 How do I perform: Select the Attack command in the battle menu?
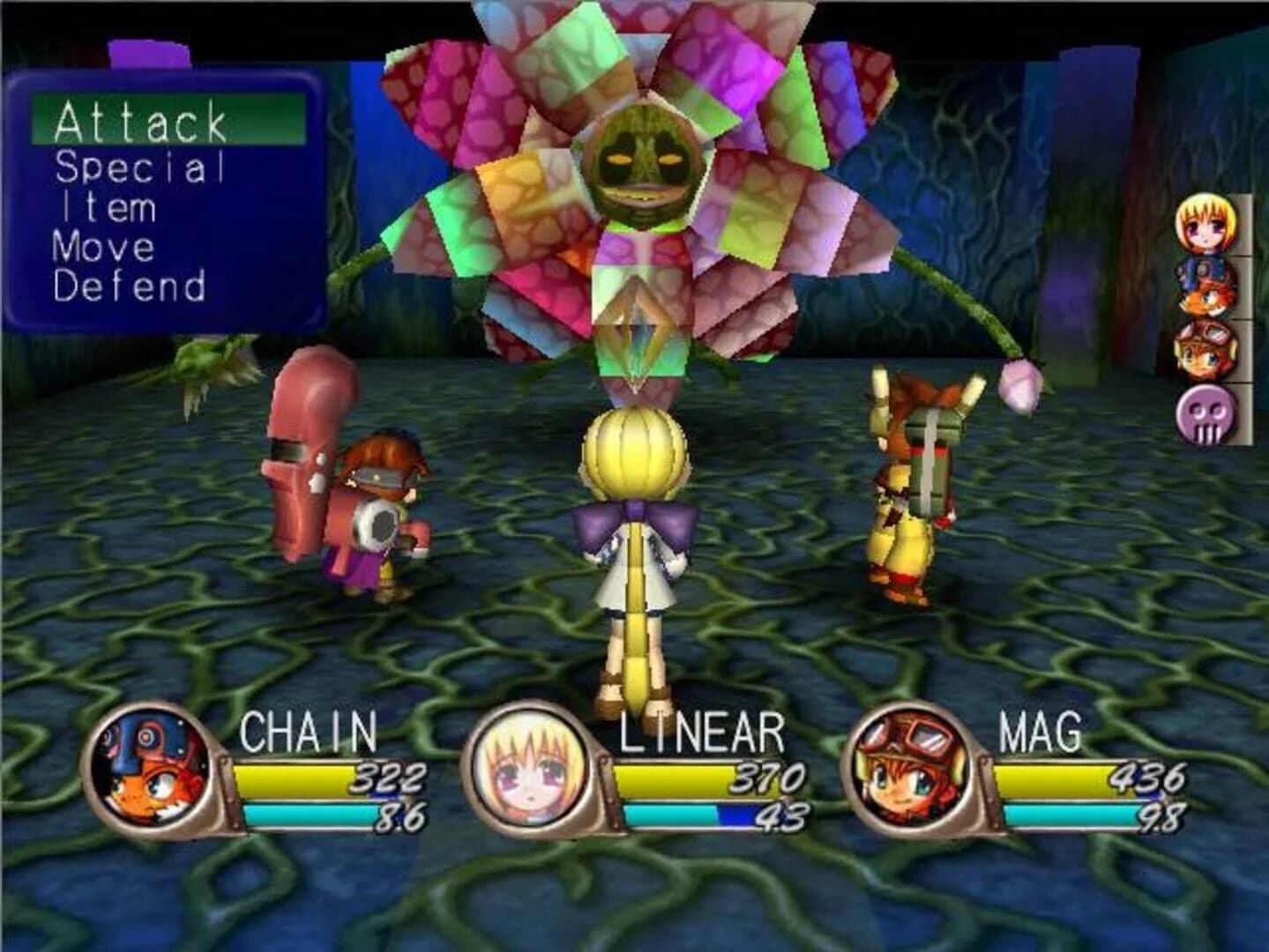click(x=141, y=121)
